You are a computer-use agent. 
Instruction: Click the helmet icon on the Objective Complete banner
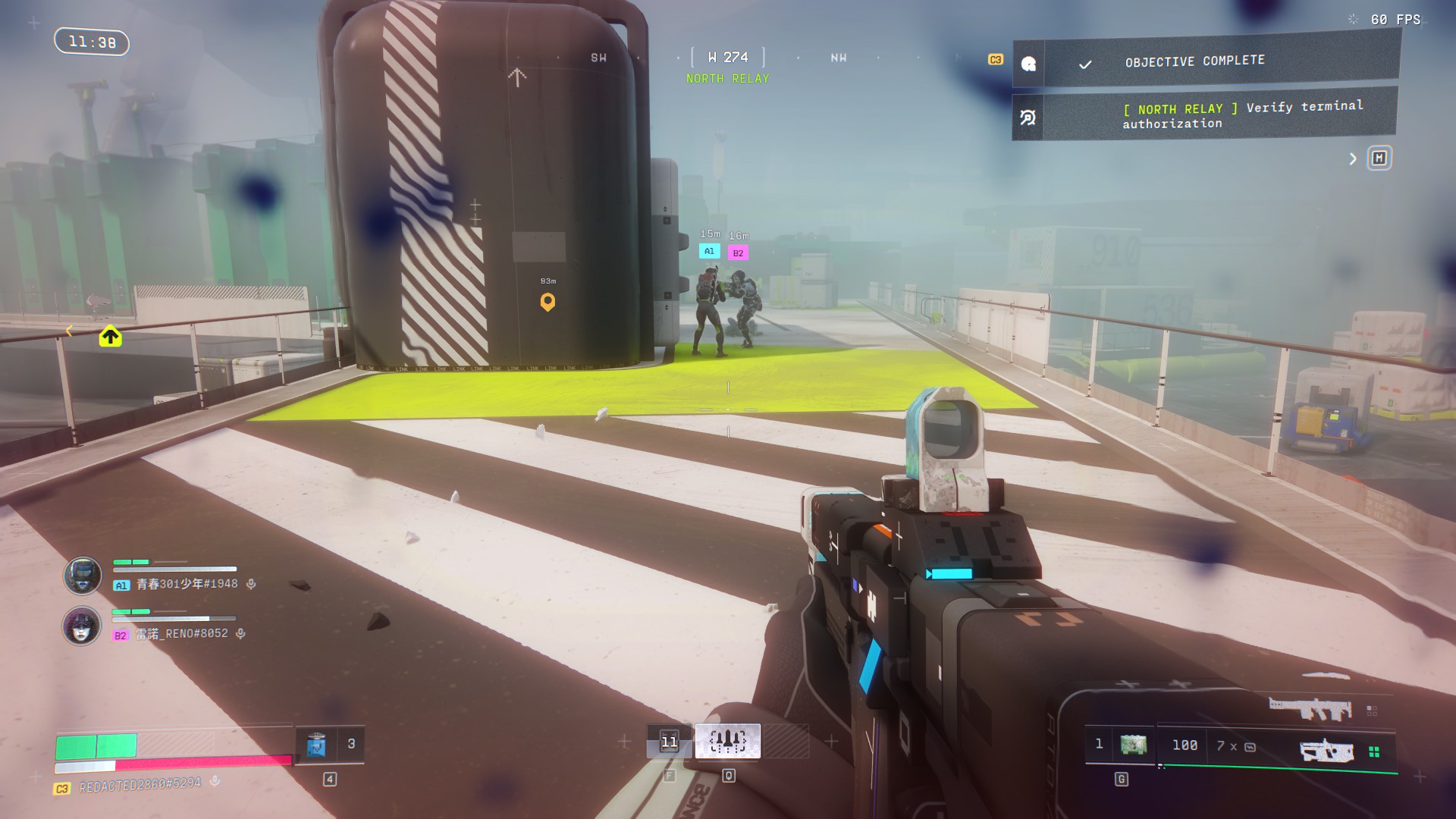(1030, 64)
